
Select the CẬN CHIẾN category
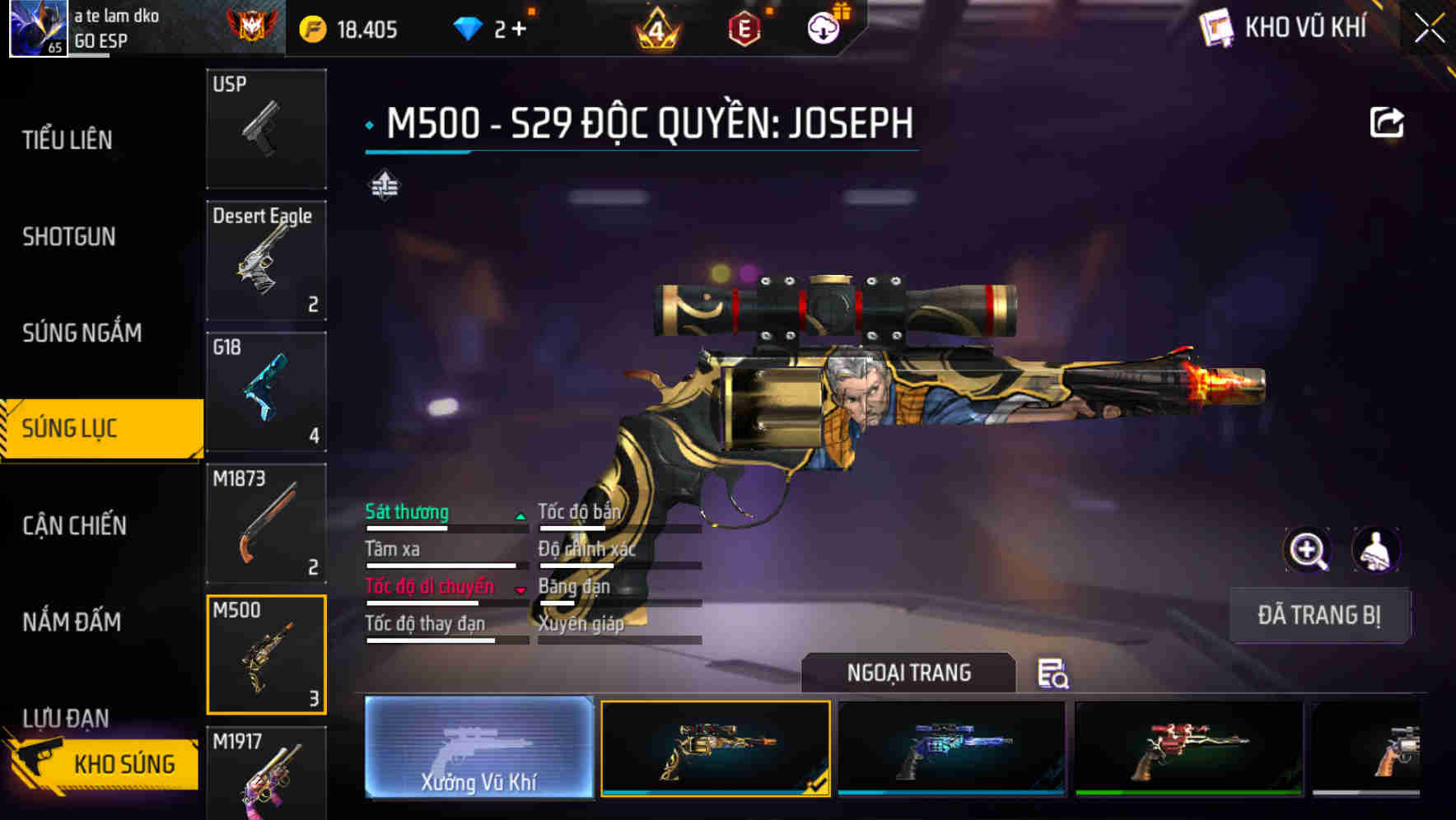(72, 525)
